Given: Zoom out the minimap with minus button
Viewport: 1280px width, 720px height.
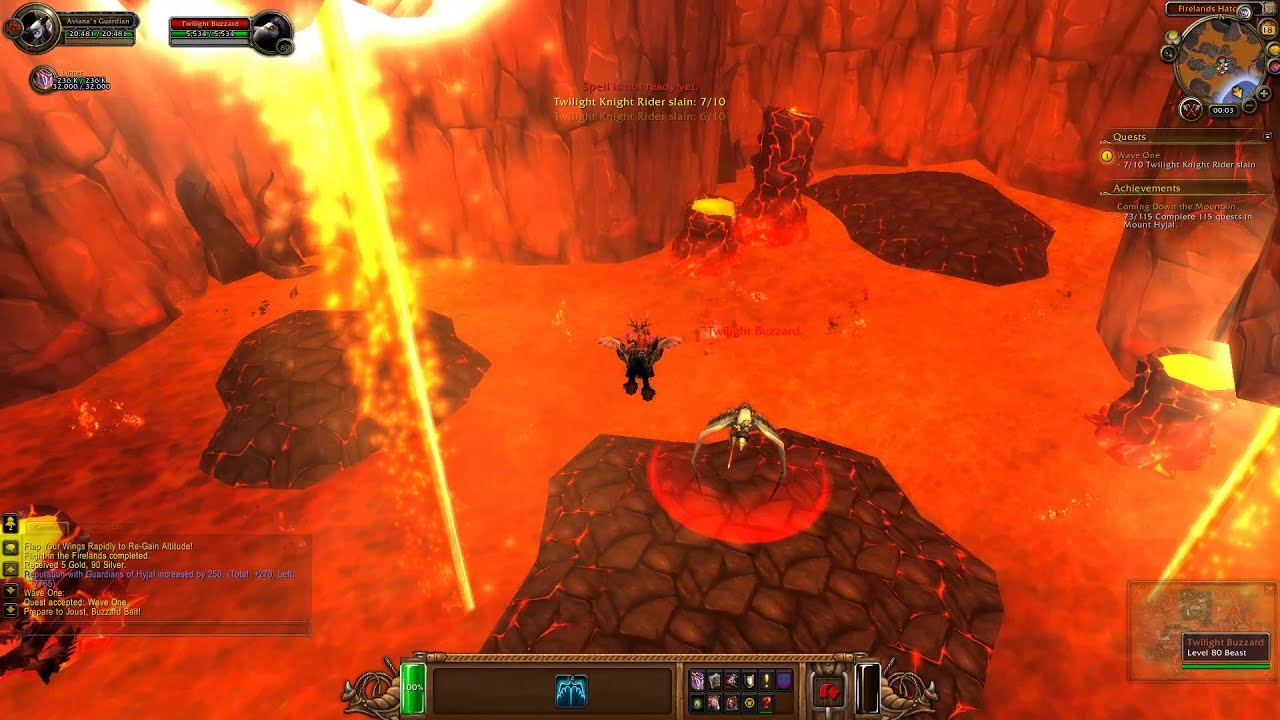Looking at the screenshot, I should tap(1249, 104).
